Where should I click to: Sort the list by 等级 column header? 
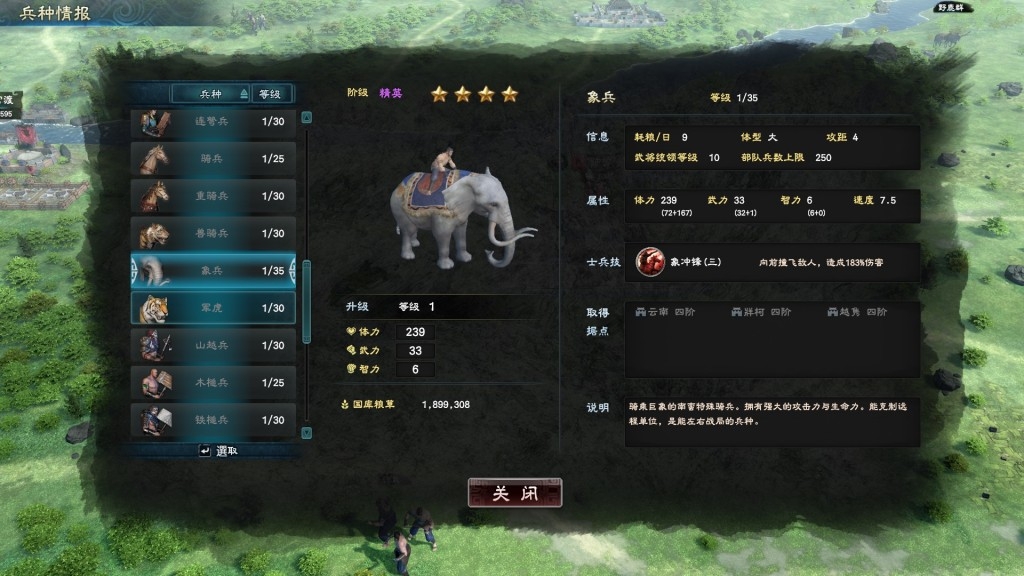[270, 94]
